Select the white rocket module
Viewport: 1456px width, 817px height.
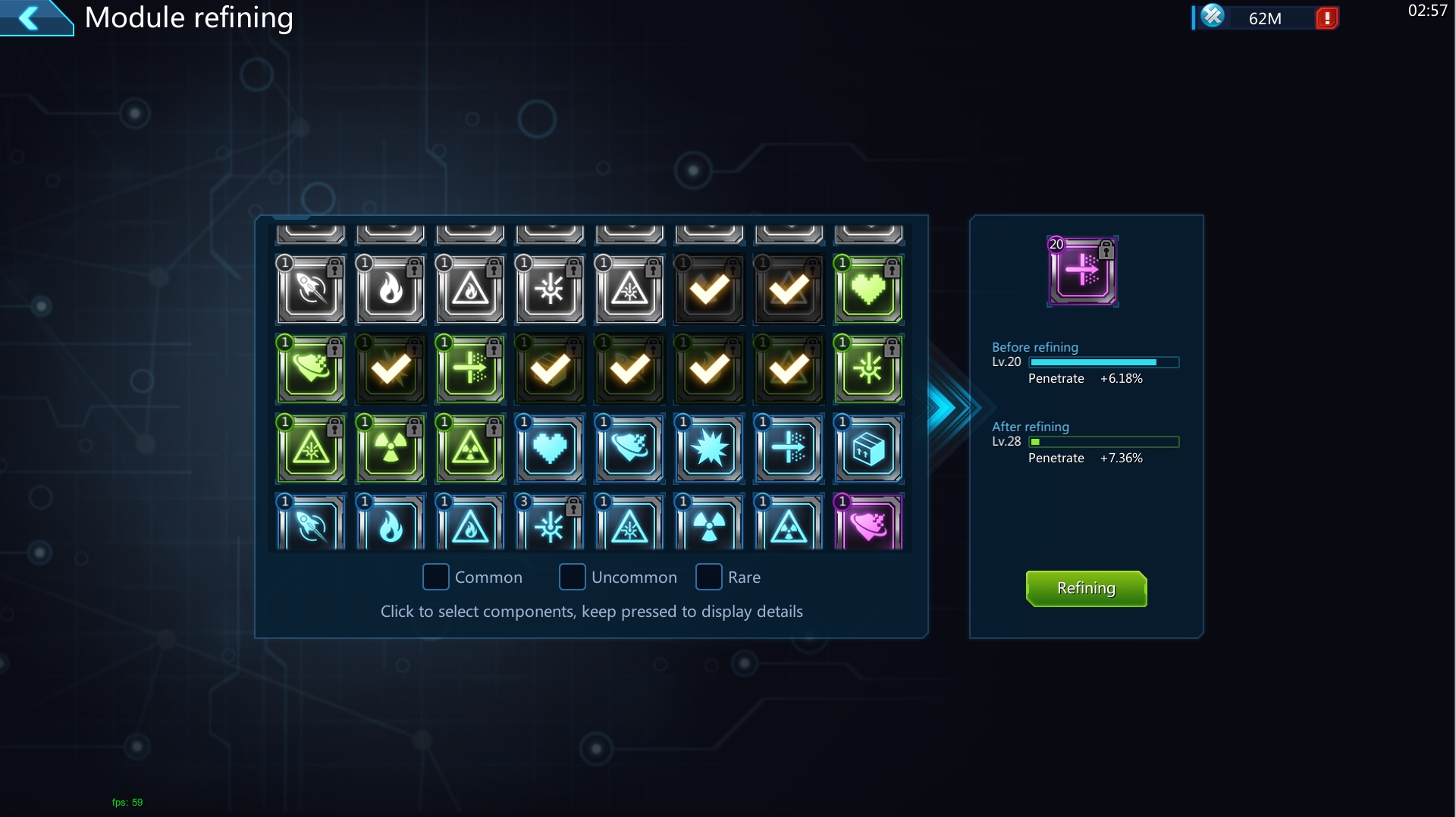click(x=311, y=290)
